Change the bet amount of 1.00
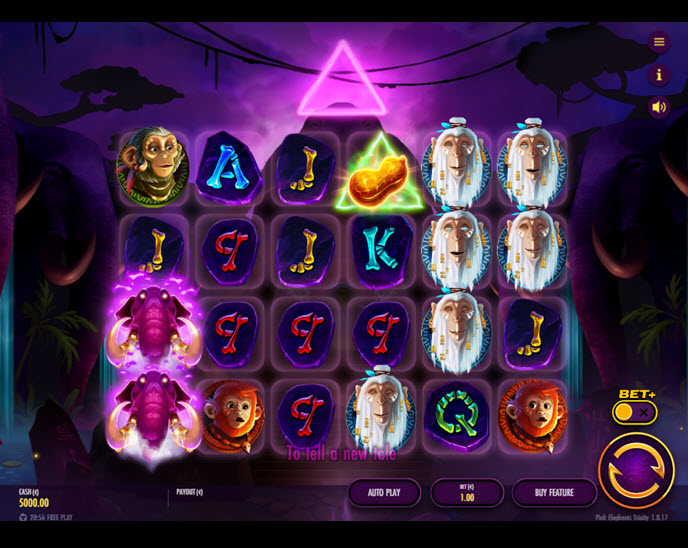This screenshot has width=688, height=548. pos(467,493)
